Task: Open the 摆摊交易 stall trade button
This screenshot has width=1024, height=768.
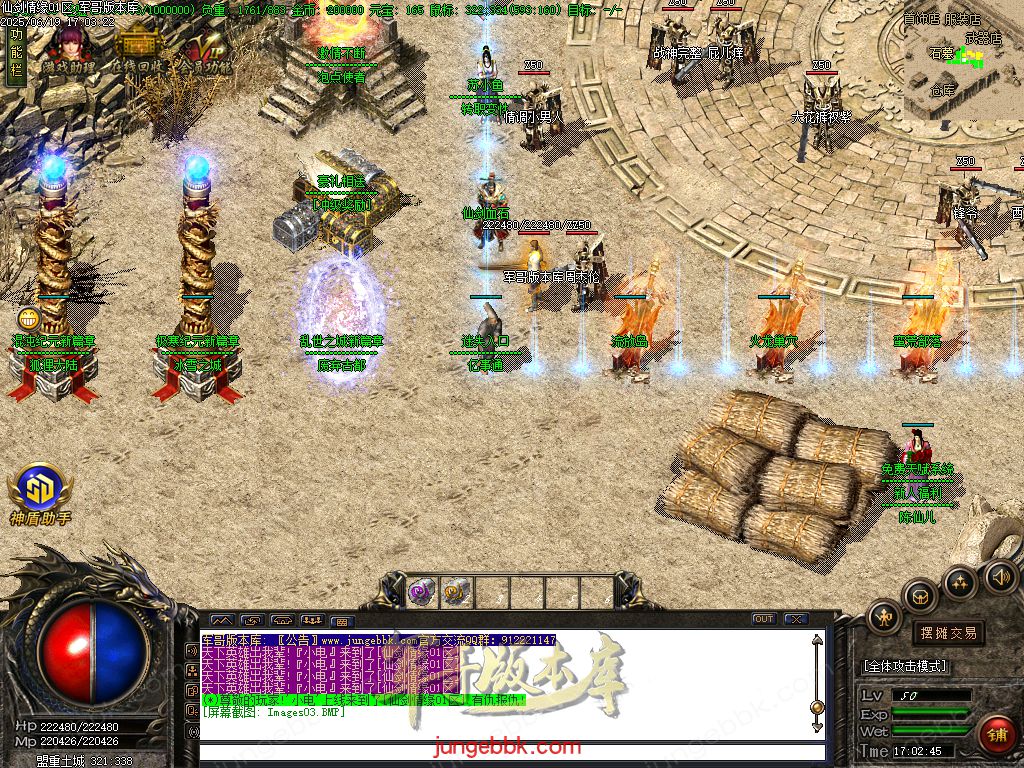Action: coord(947,633)
